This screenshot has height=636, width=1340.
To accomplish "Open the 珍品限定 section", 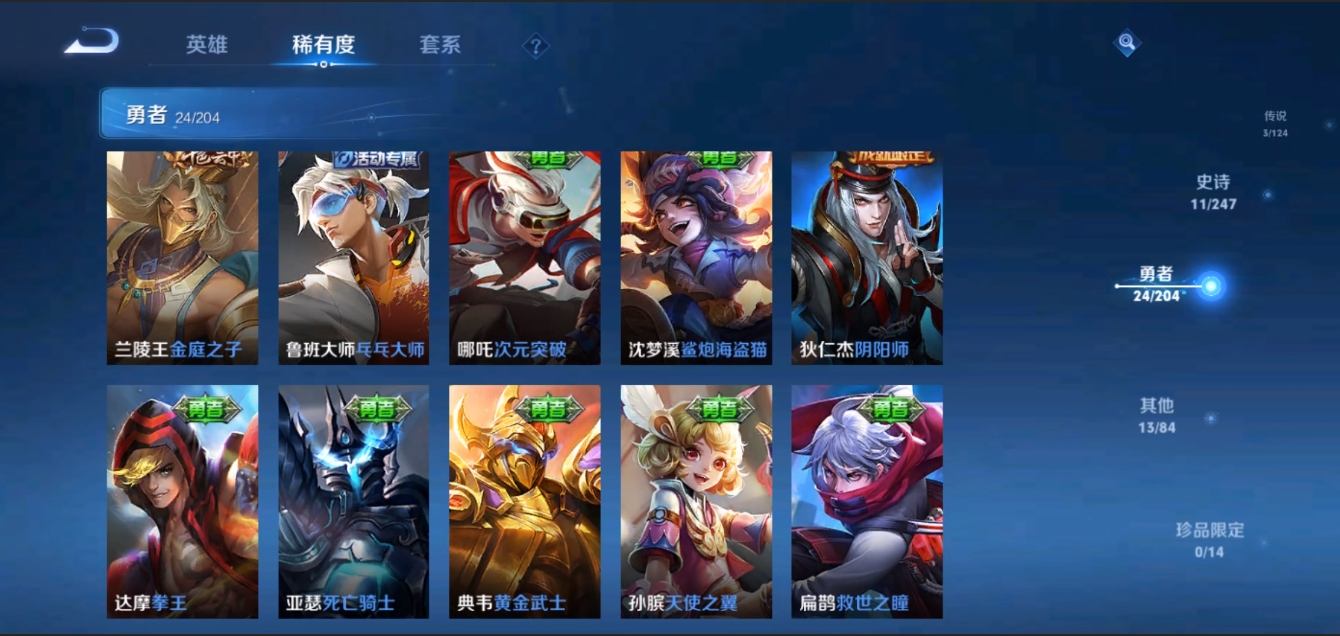I will pos(1209,539).
